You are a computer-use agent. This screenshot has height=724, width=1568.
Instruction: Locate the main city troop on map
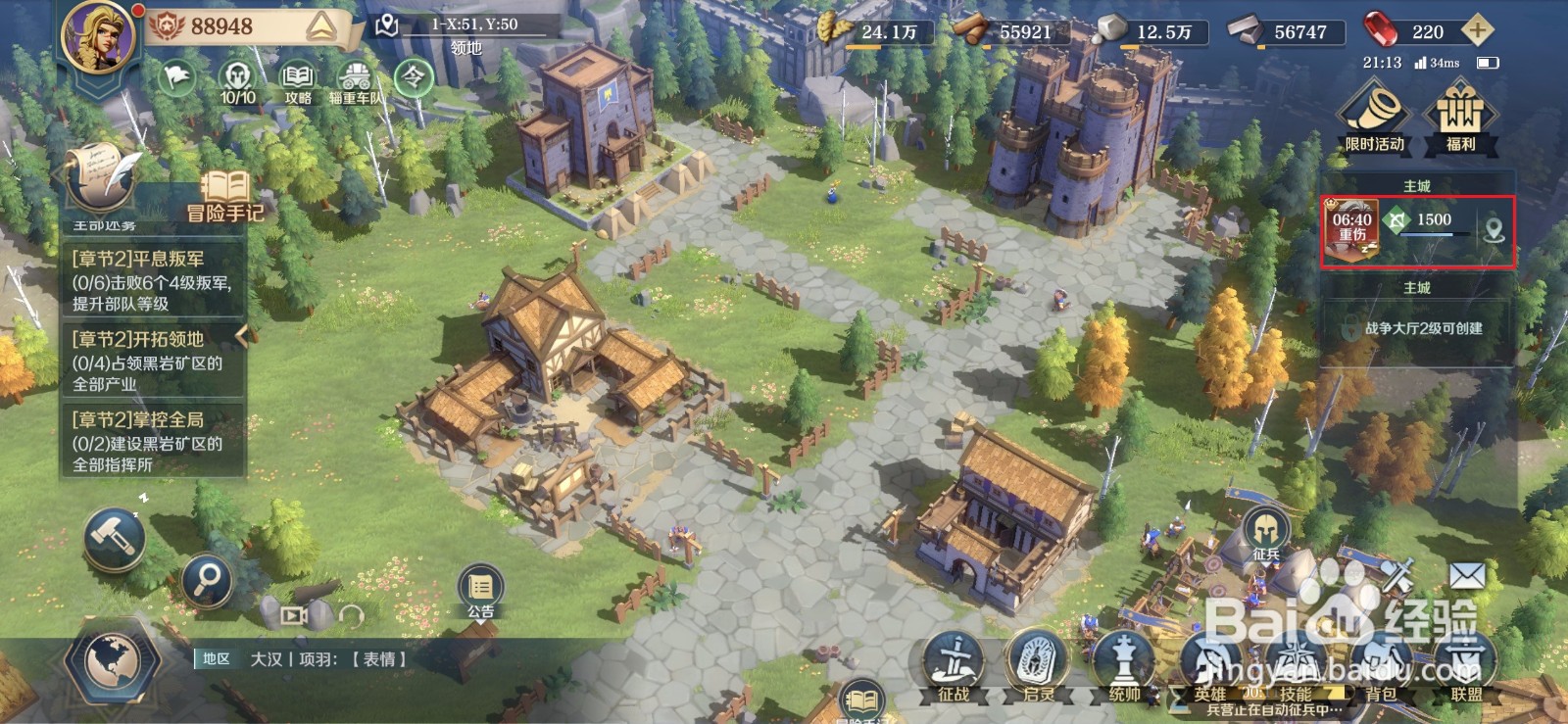[1494, 230]
